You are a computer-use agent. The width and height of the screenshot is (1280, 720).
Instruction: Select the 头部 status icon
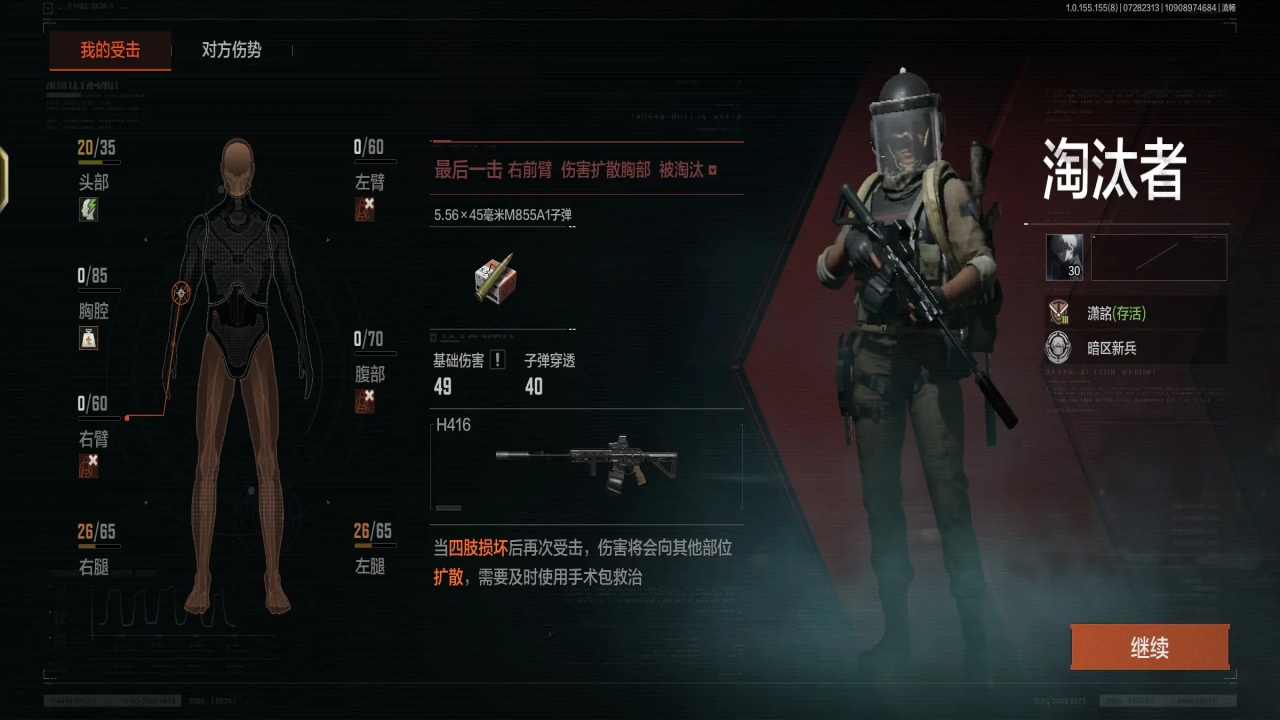(x=89, y=209)
